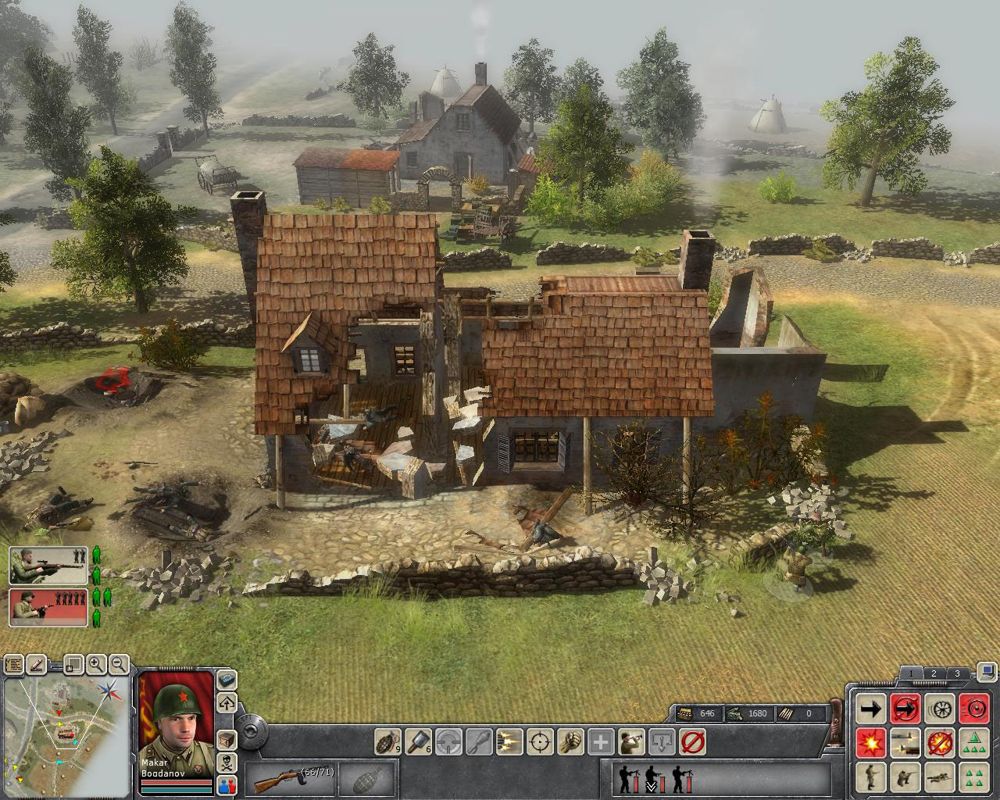Choose the submachine gun weapon slot
1000x800 pixels.
pos(290,779)
